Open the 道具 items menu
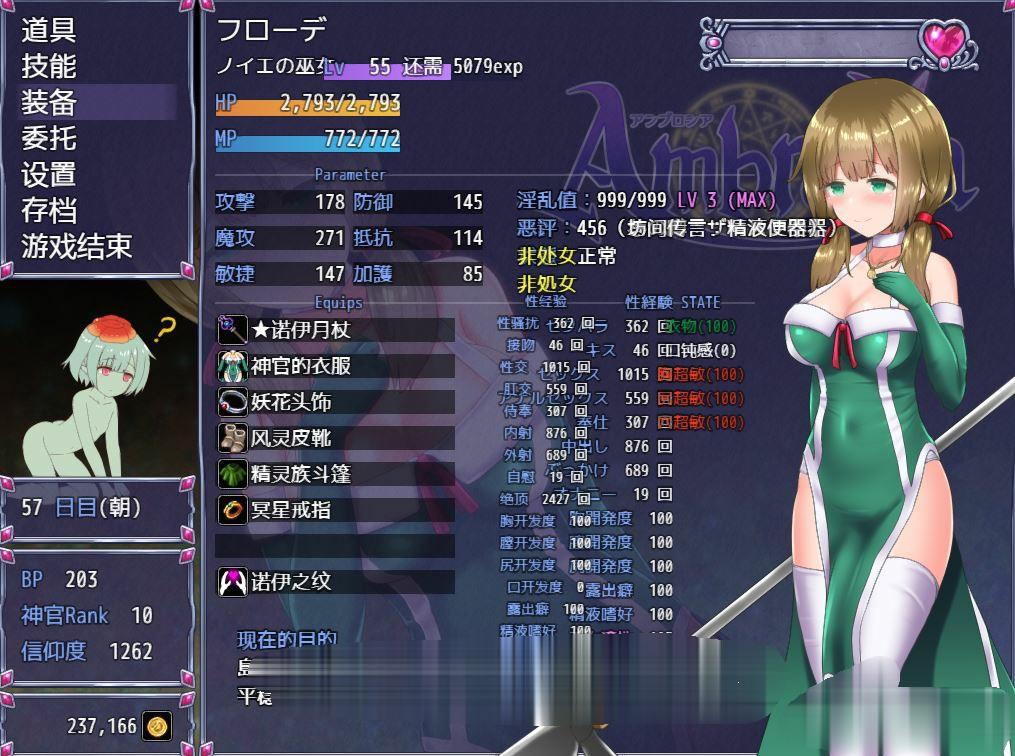Image resolution: width=1015 pixels, height=756 pixels. pyautogui.click(x=50, y=30)
